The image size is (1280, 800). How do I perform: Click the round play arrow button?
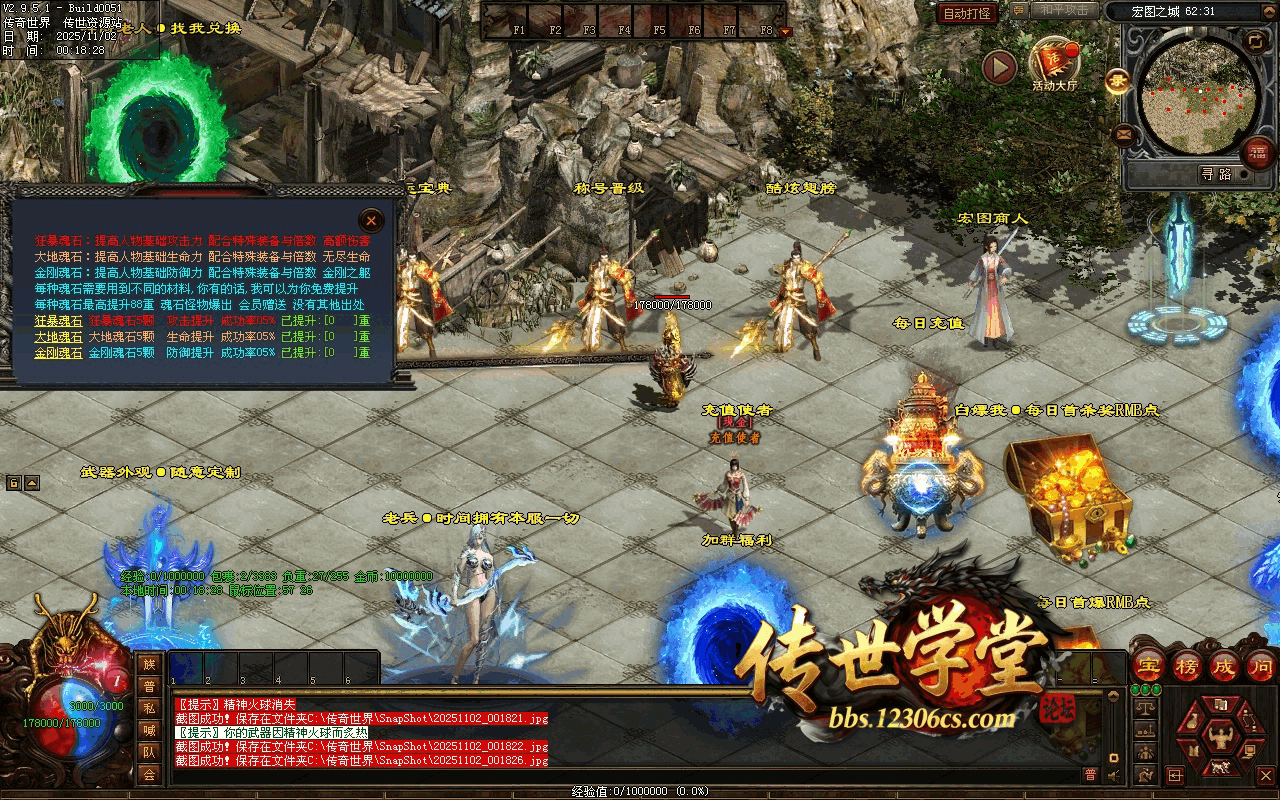coord(999,67)
